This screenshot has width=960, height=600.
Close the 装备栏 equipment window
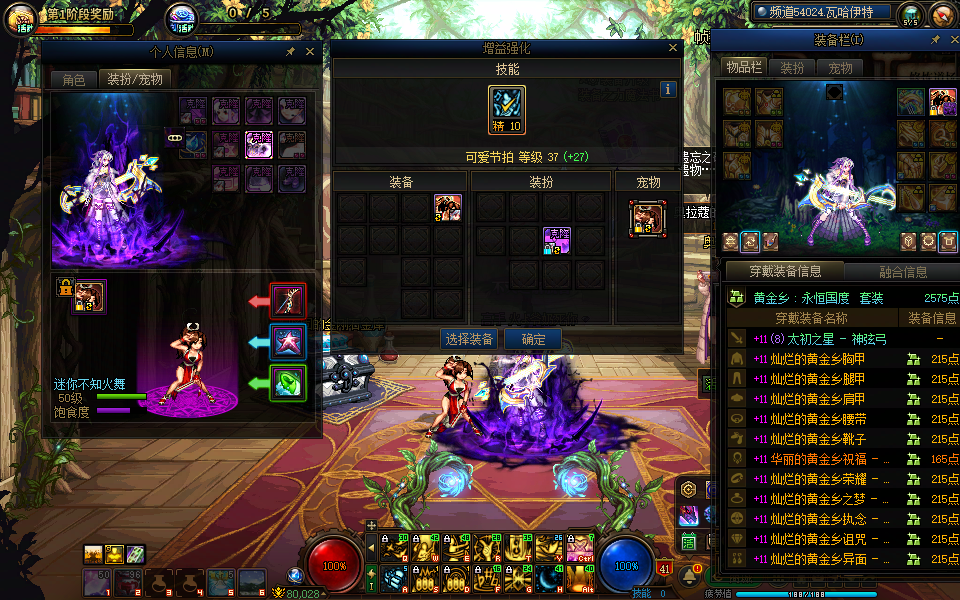click(951, 40)
